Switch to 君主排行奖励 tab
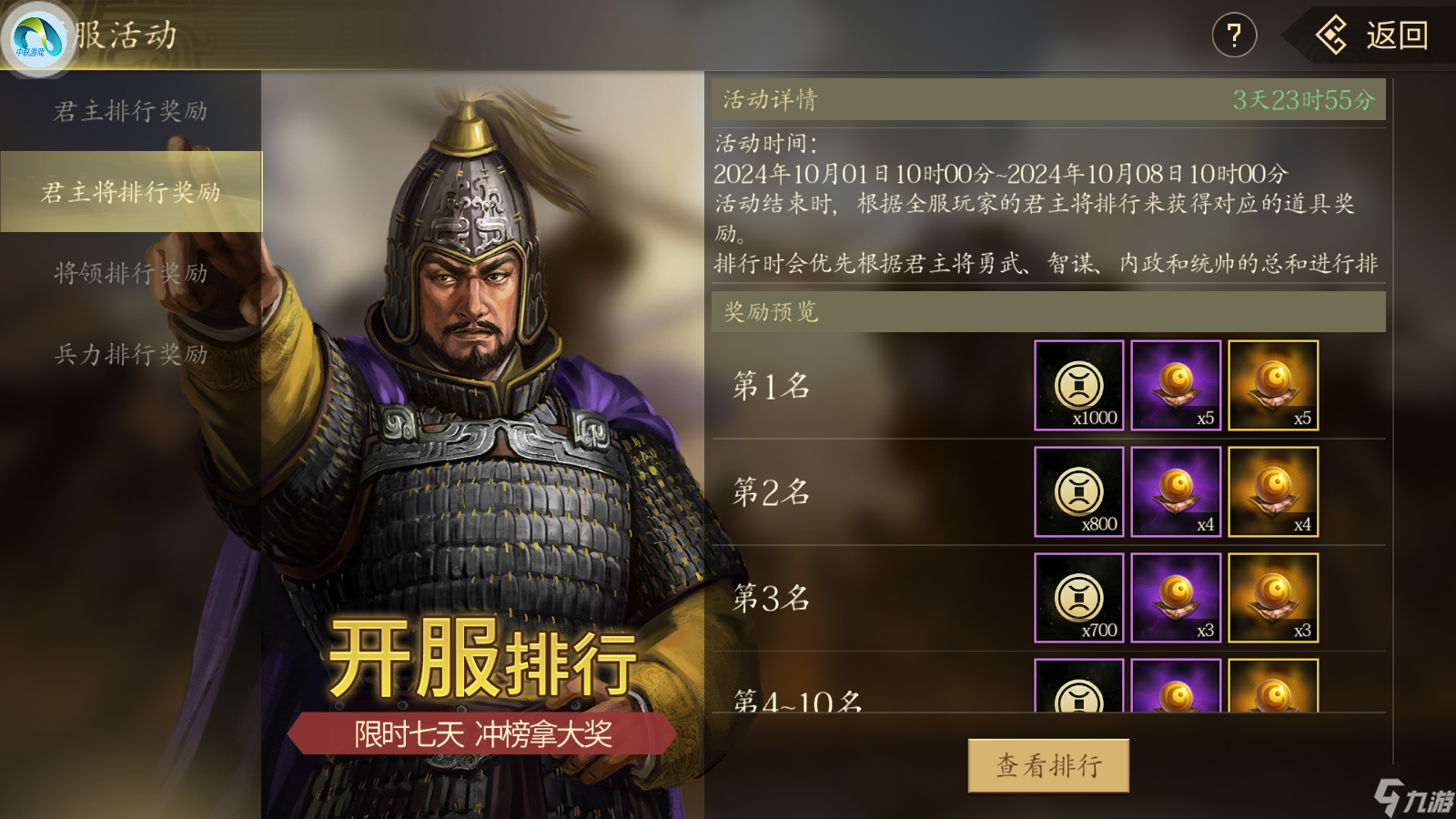 coord(130,111)
